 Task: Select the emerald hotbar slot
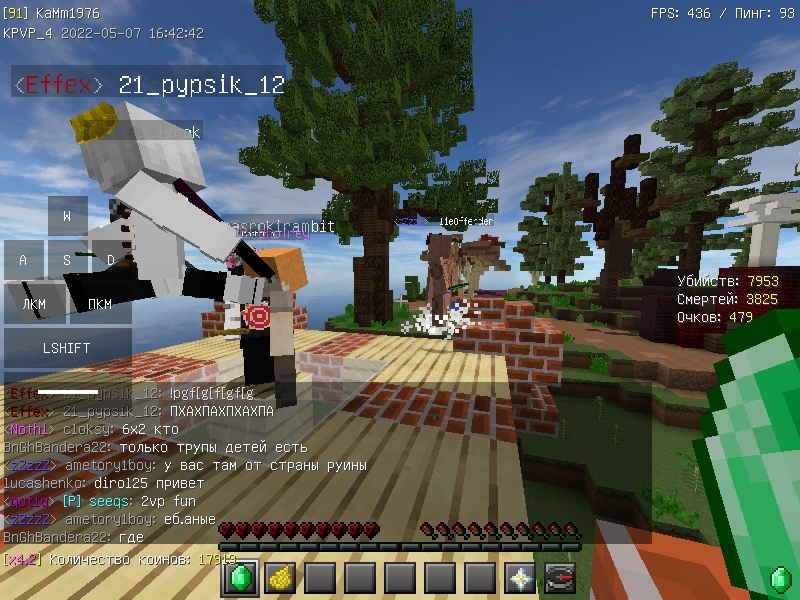click(240, 578)
